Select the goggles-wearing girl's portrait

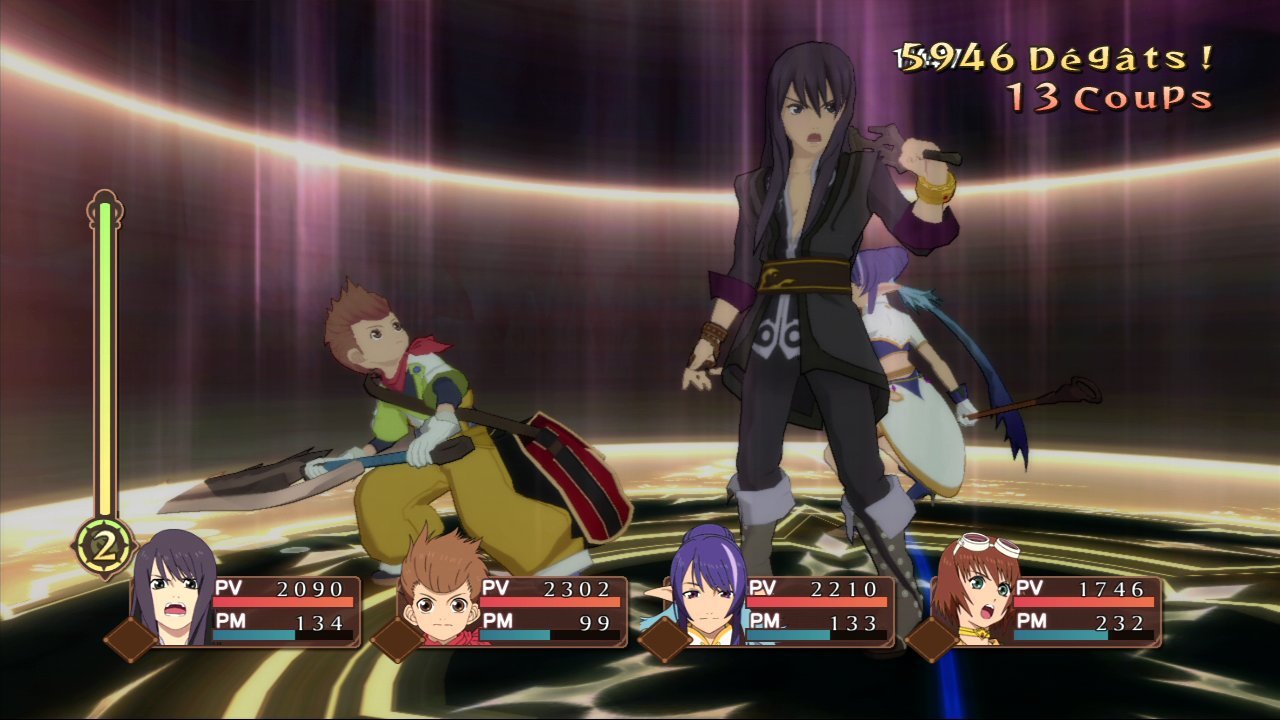click(x=973, y=592)
